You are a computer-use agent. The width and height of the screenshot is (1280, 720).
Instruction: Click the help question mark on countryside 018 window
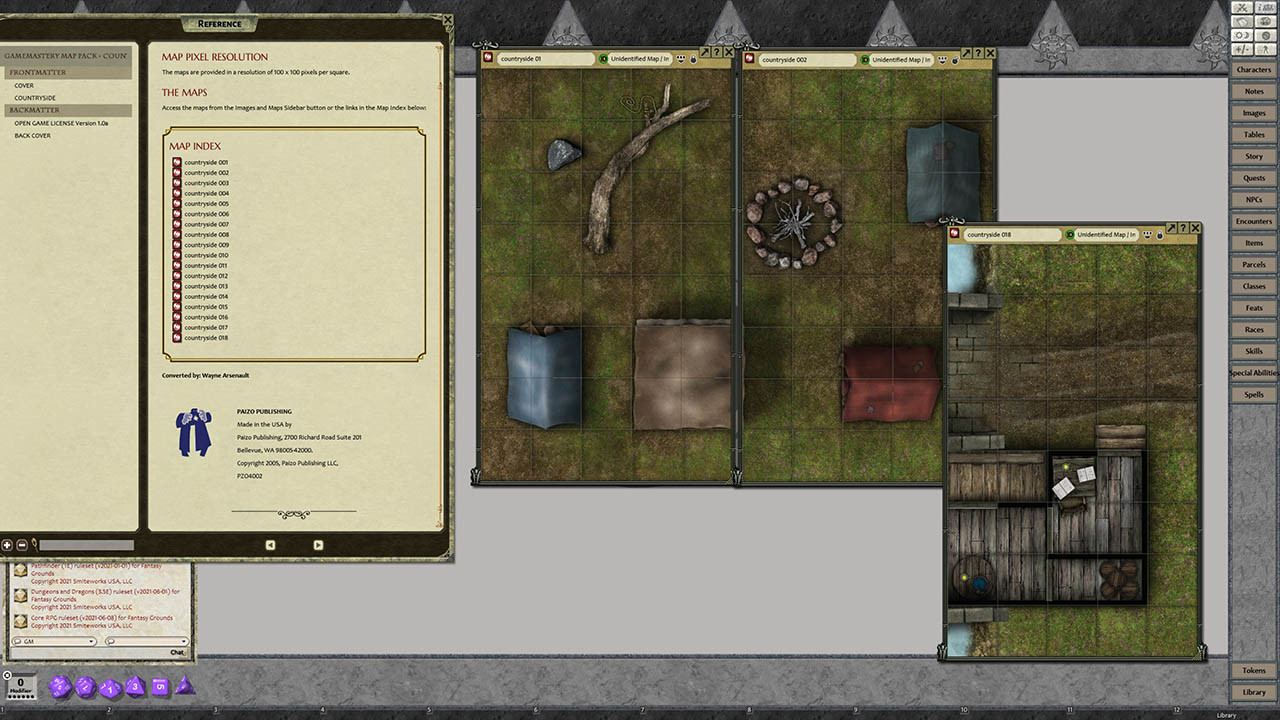click(x=1184, y=228)
